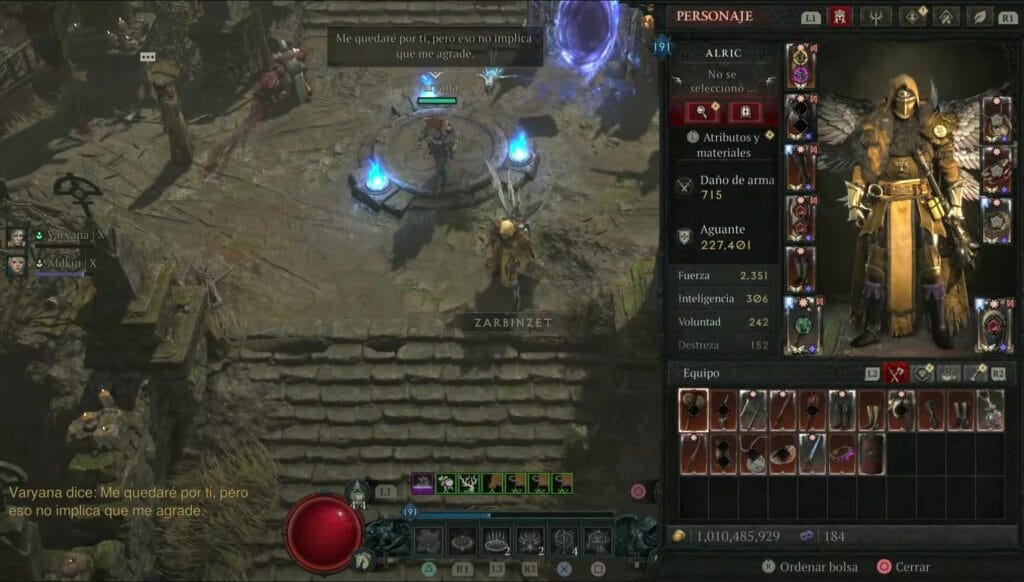Click Varyana's party portrait
This screenshot has height=582, width=1024.
pos(17,237)
